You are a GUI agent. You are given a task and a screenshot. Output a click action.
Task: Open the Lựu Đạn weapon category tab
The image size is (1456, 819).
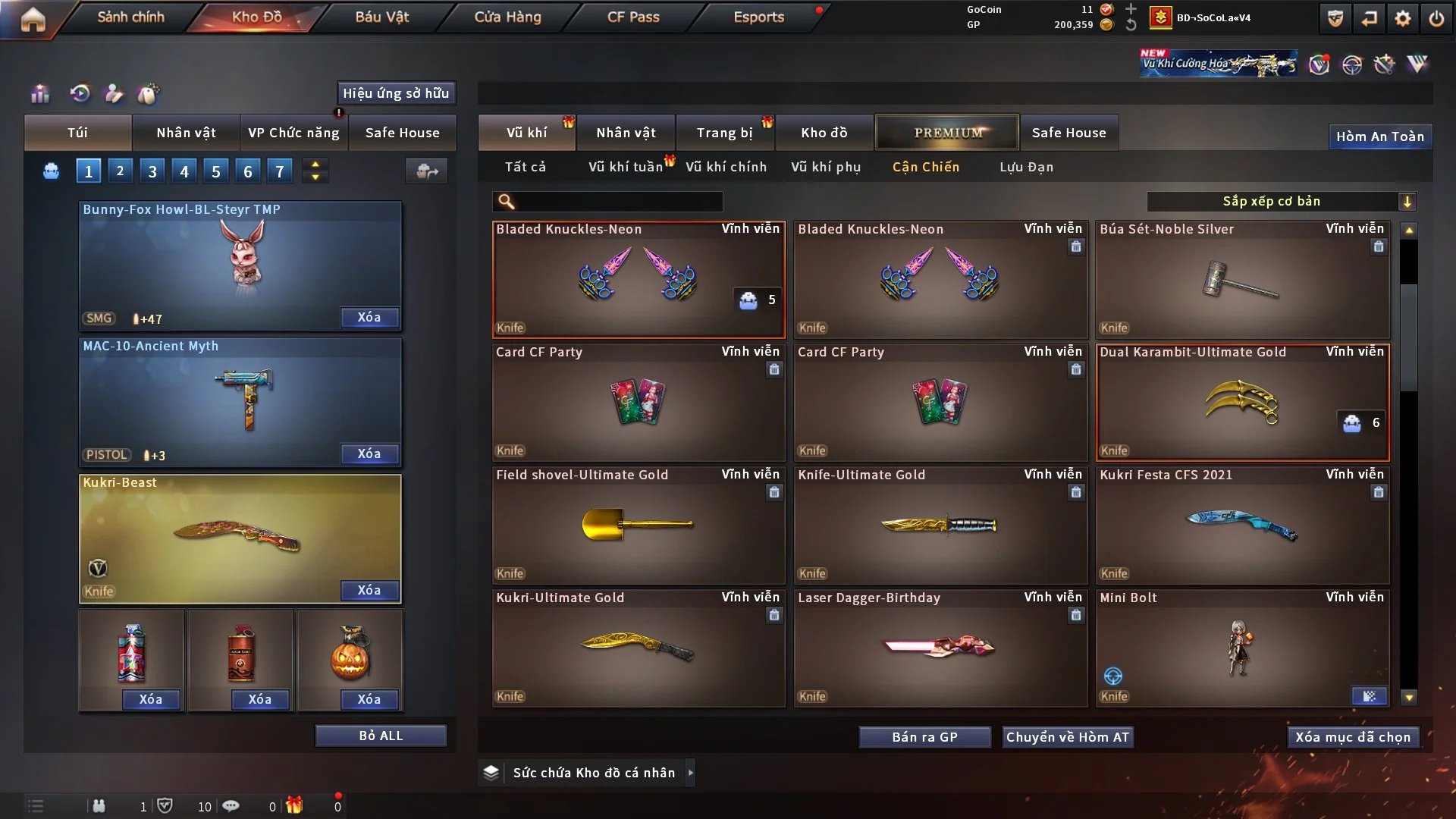1025,167
